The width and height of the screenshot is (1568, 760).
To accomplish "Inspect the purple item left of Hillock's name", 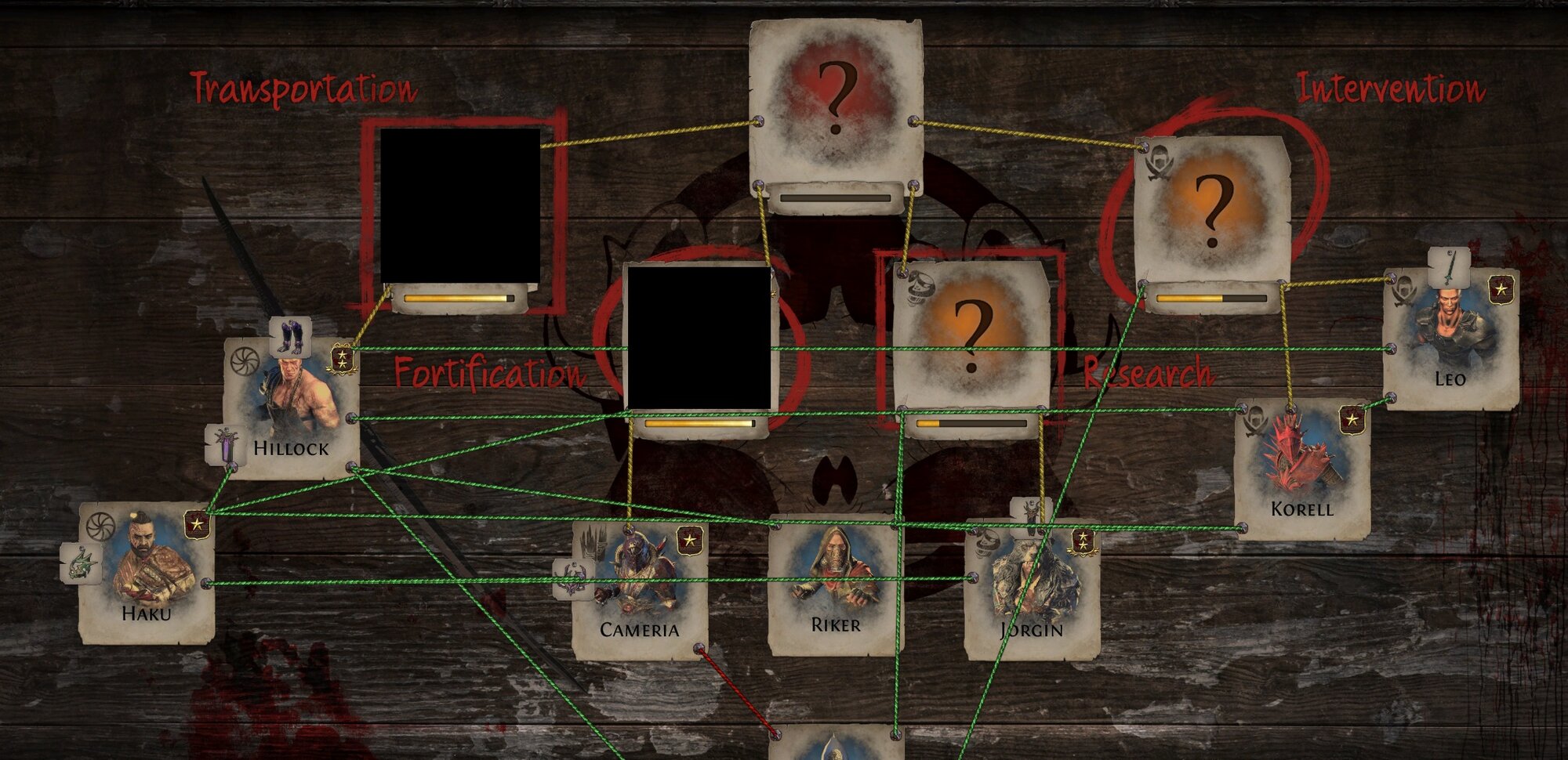I will coord(226,445).
